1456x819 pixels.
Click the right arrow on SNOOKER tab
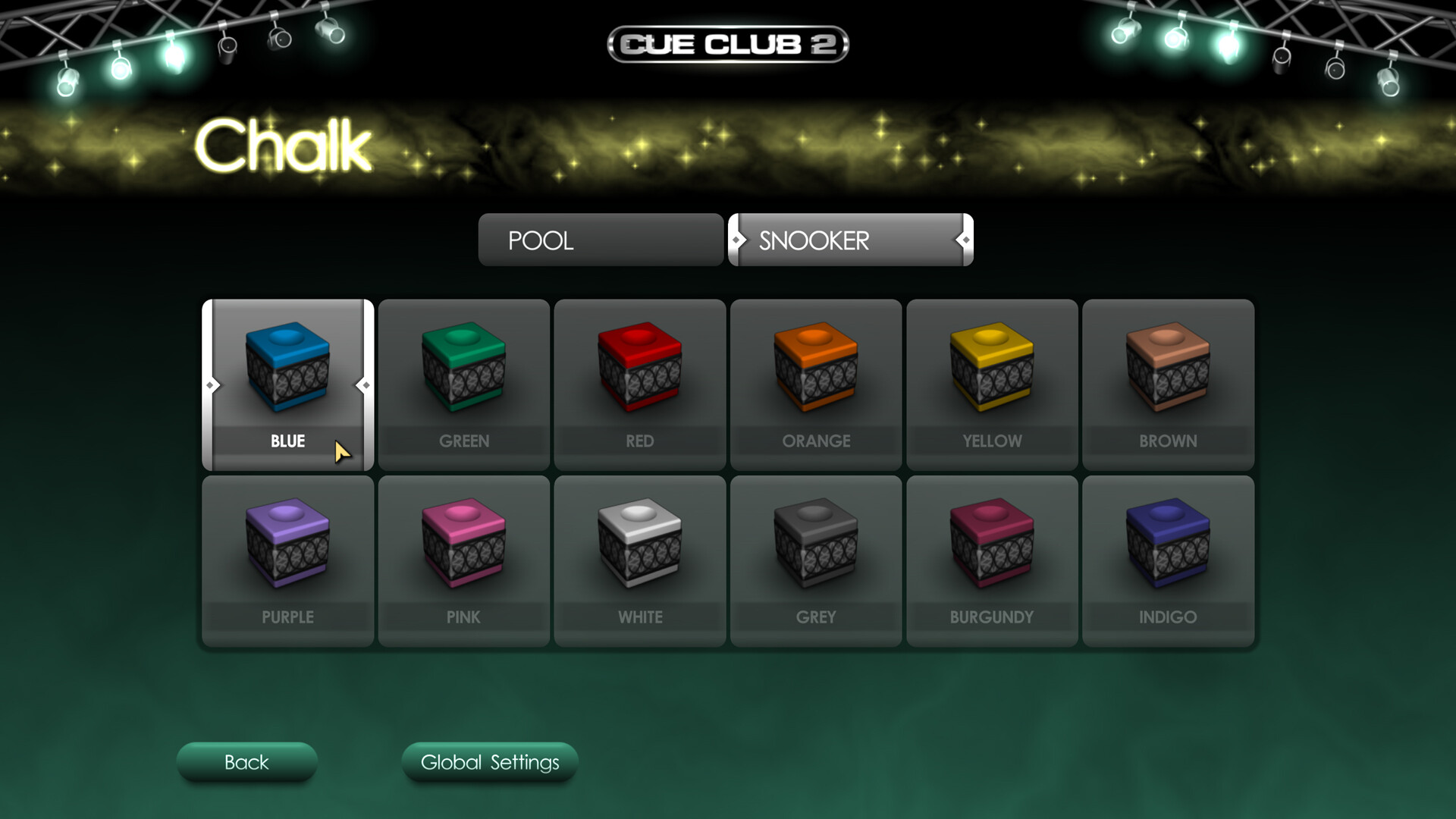(965, 240)
